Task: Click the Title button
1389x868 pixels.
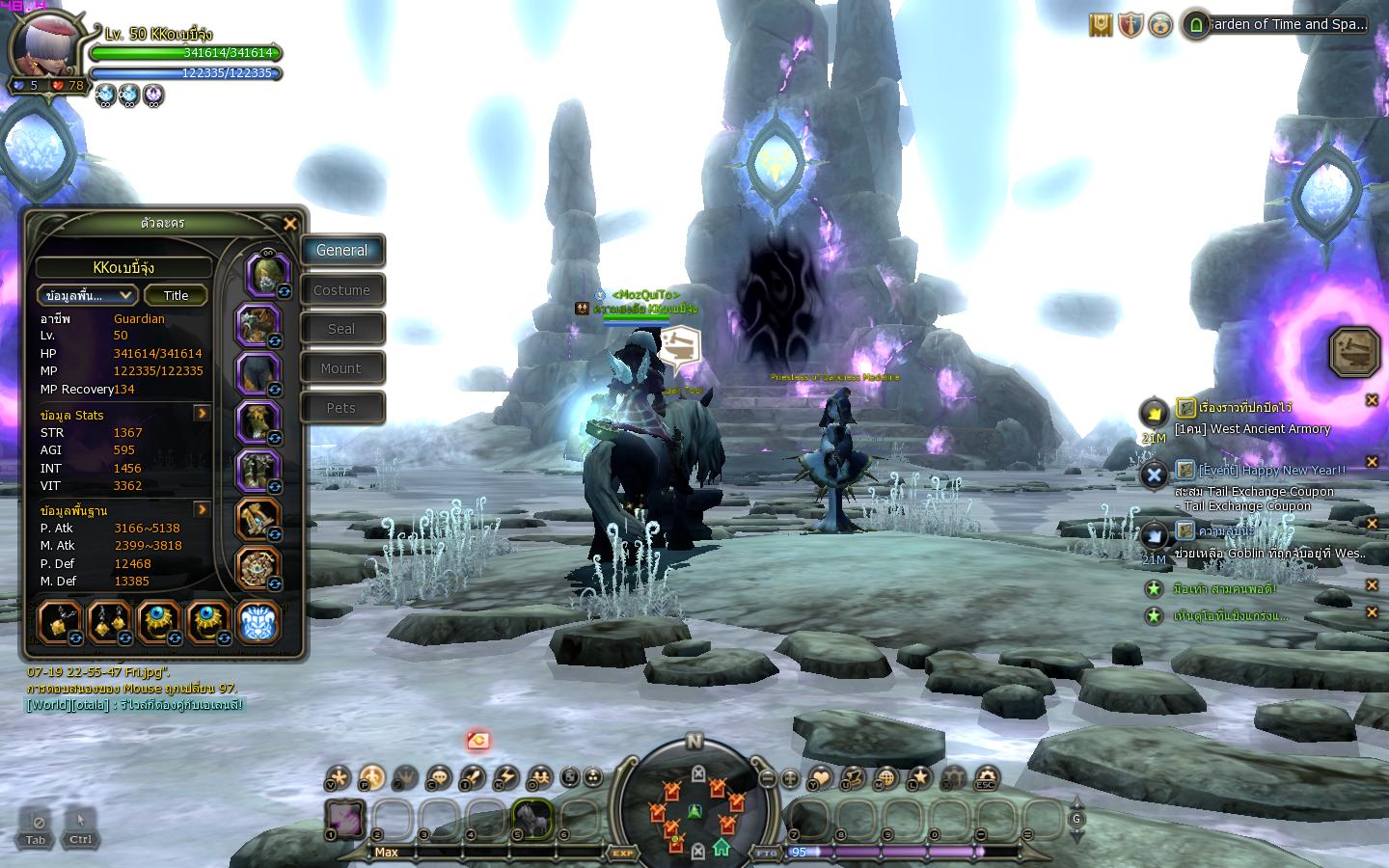Action: point(176,295)
